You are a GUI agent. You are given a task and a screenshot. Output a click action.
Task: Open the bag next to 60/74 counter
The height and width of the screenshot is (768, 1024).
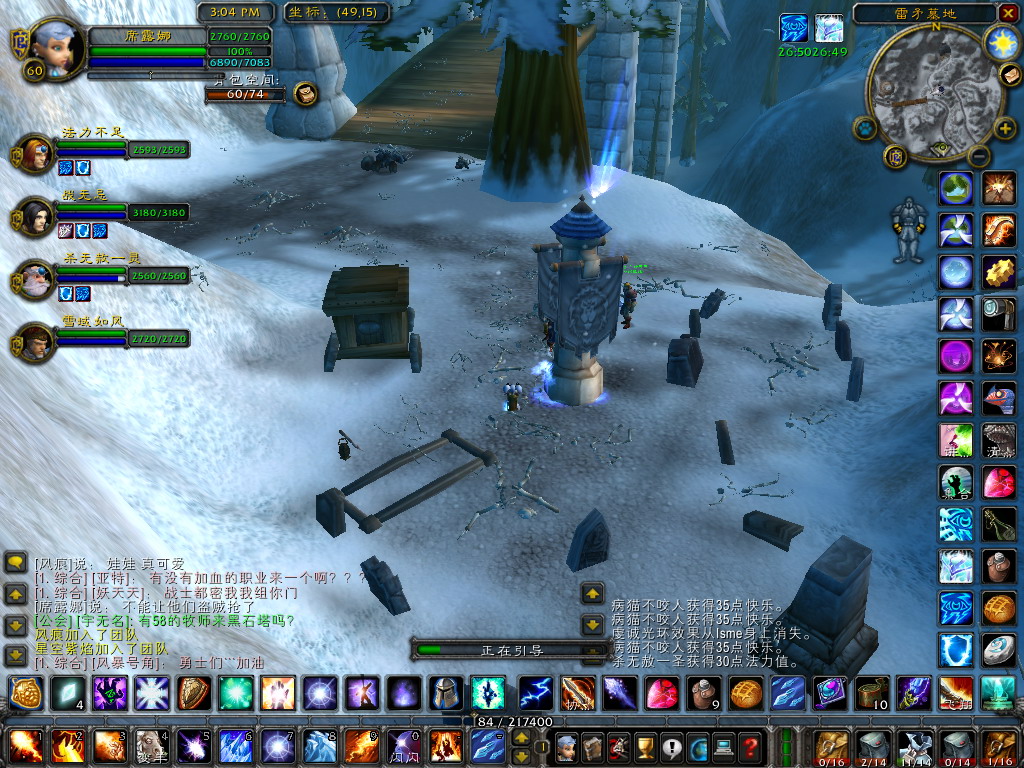(305, 94)
